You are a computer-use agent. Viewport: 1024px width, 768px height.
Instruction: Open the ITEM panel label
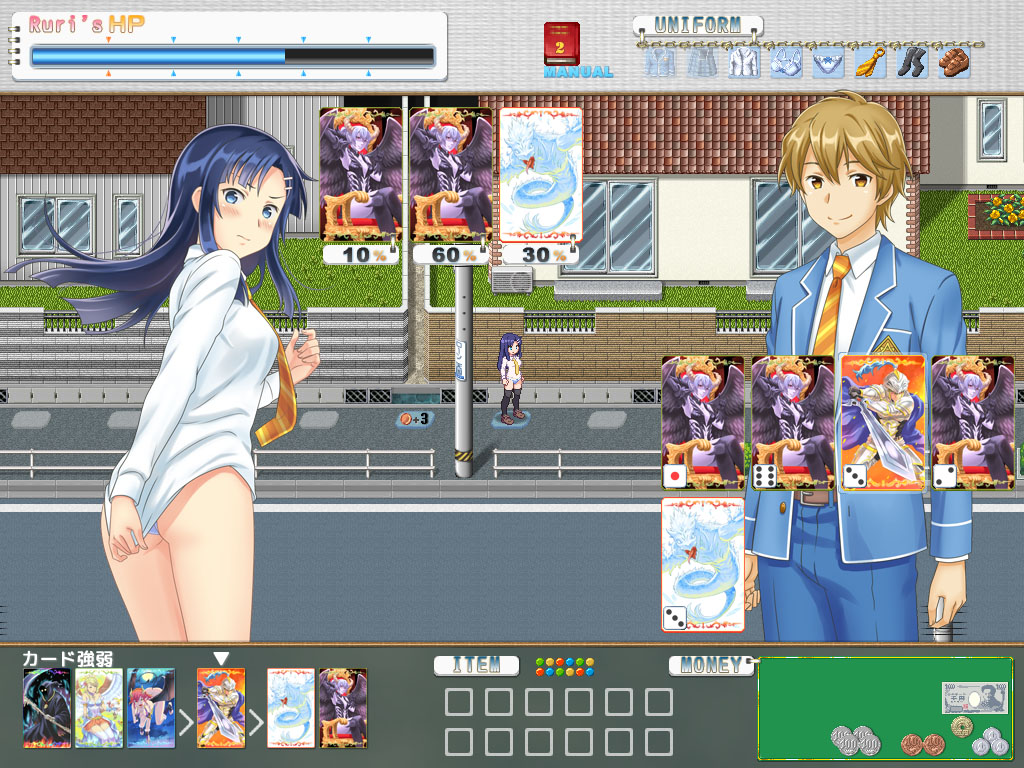click(476, 665)
